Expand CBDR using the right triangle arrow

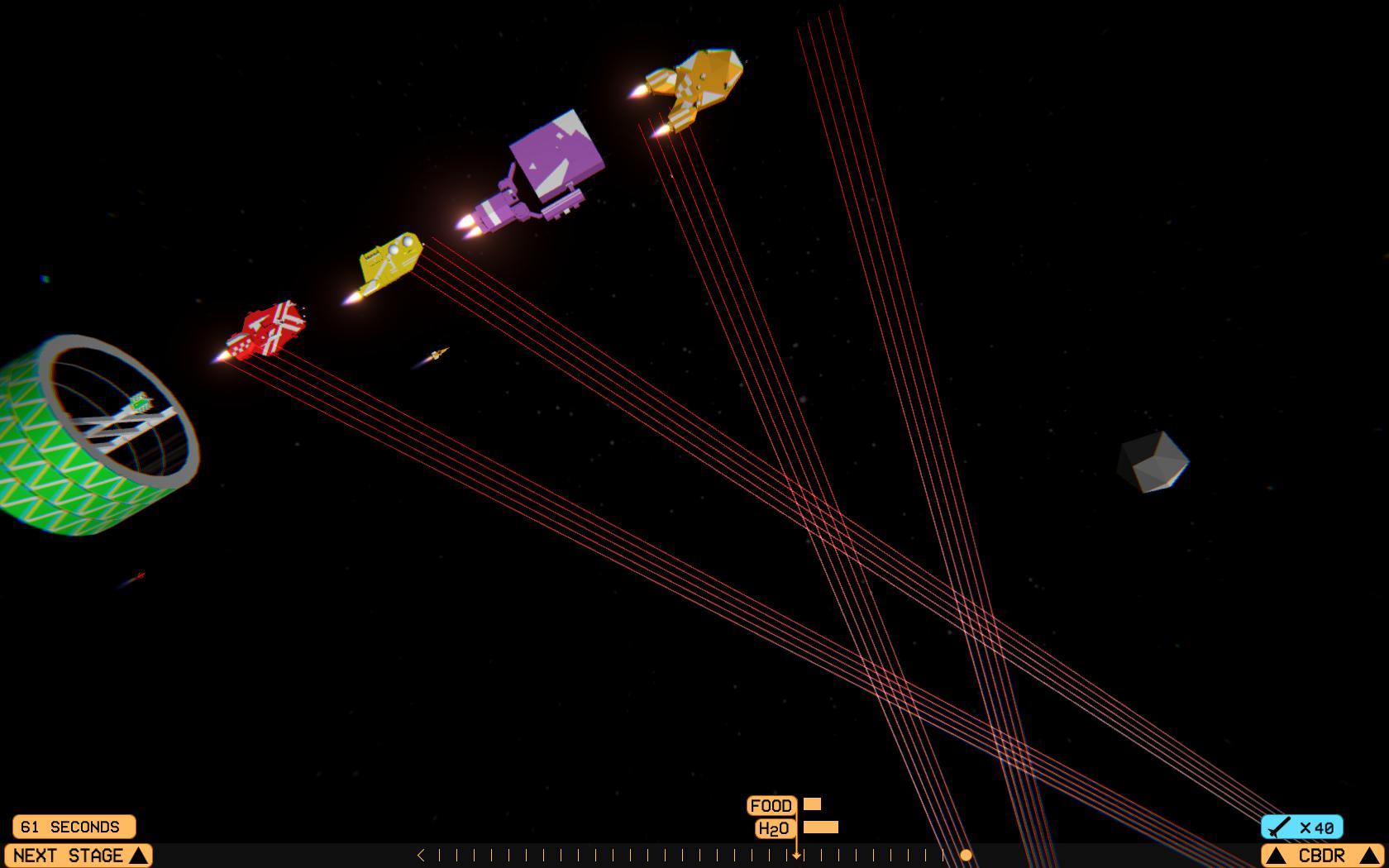(1368, 856)
